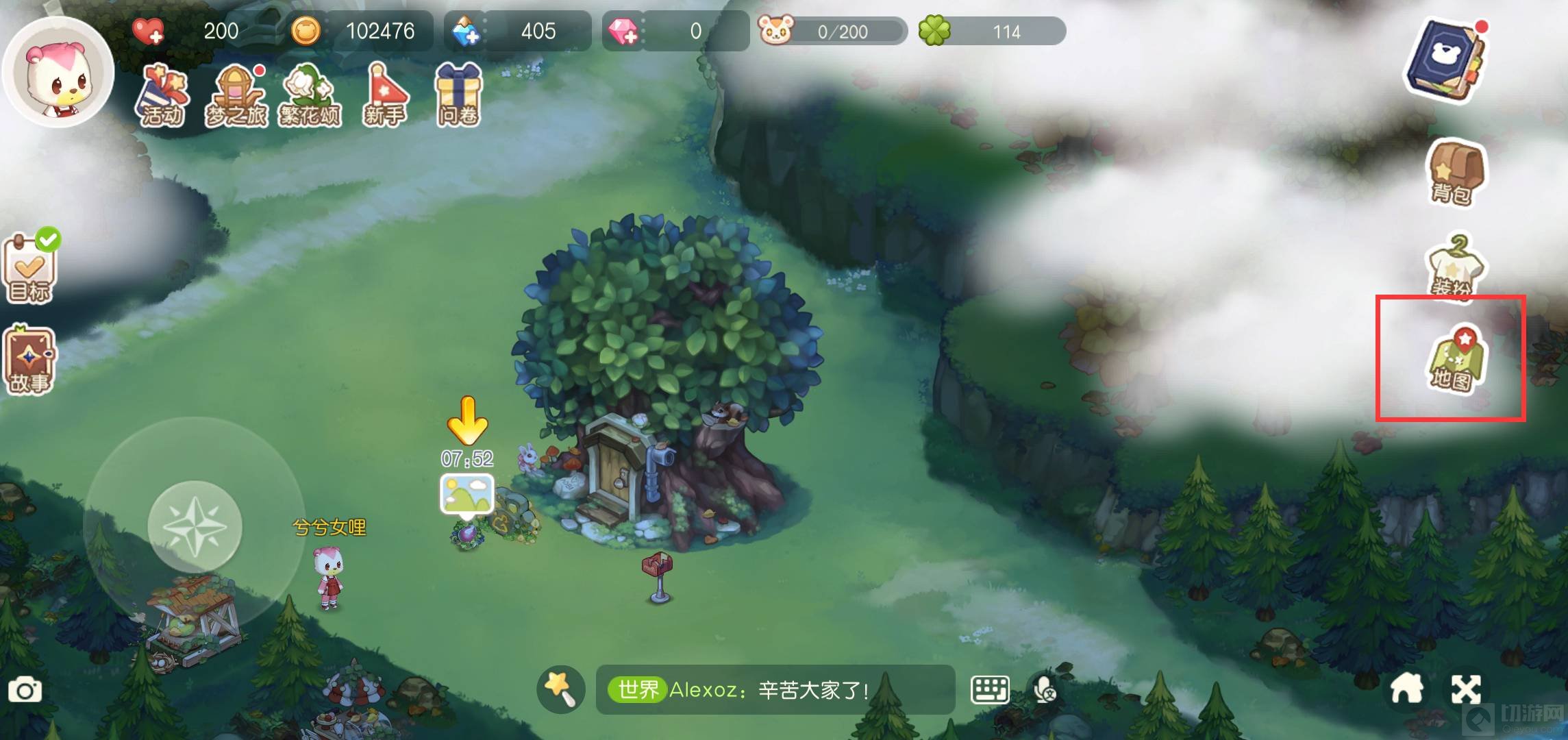Open the chat keyboard input
1568x740 pixels.
point(990,689)
